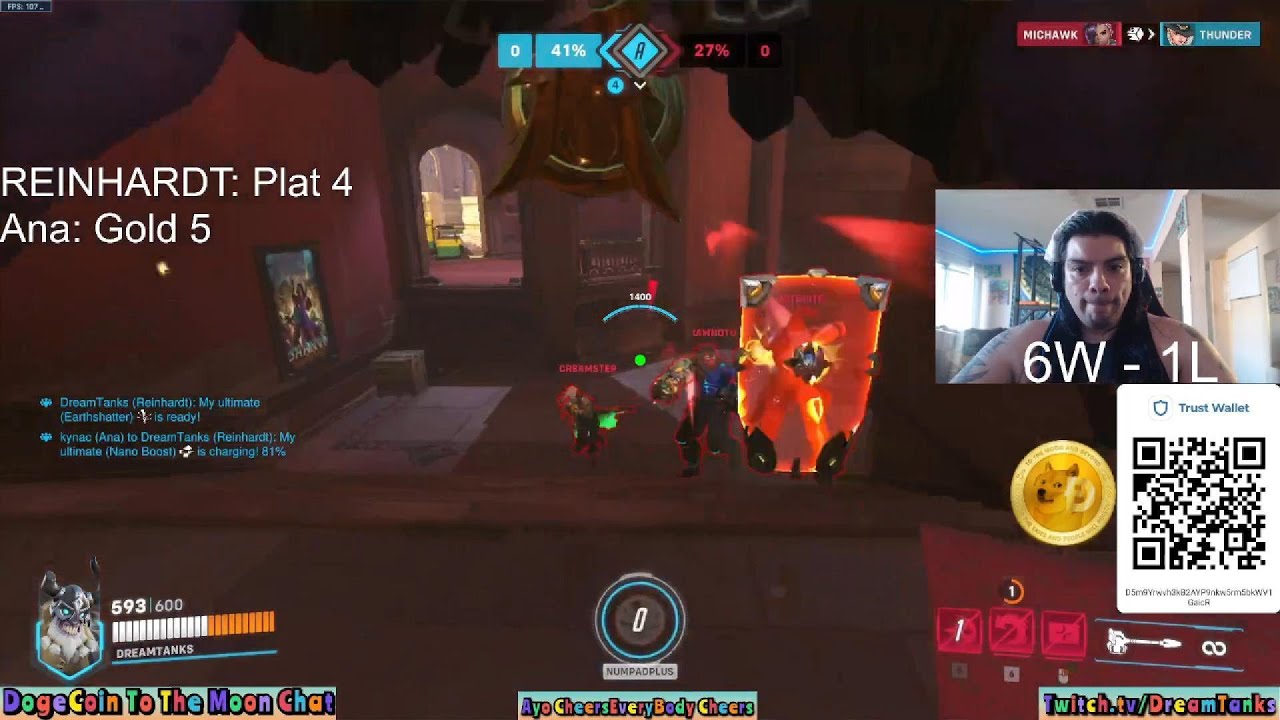
Task: Select DreamTanks' Earthshatter ready chat message
Action: pos(159,409)
